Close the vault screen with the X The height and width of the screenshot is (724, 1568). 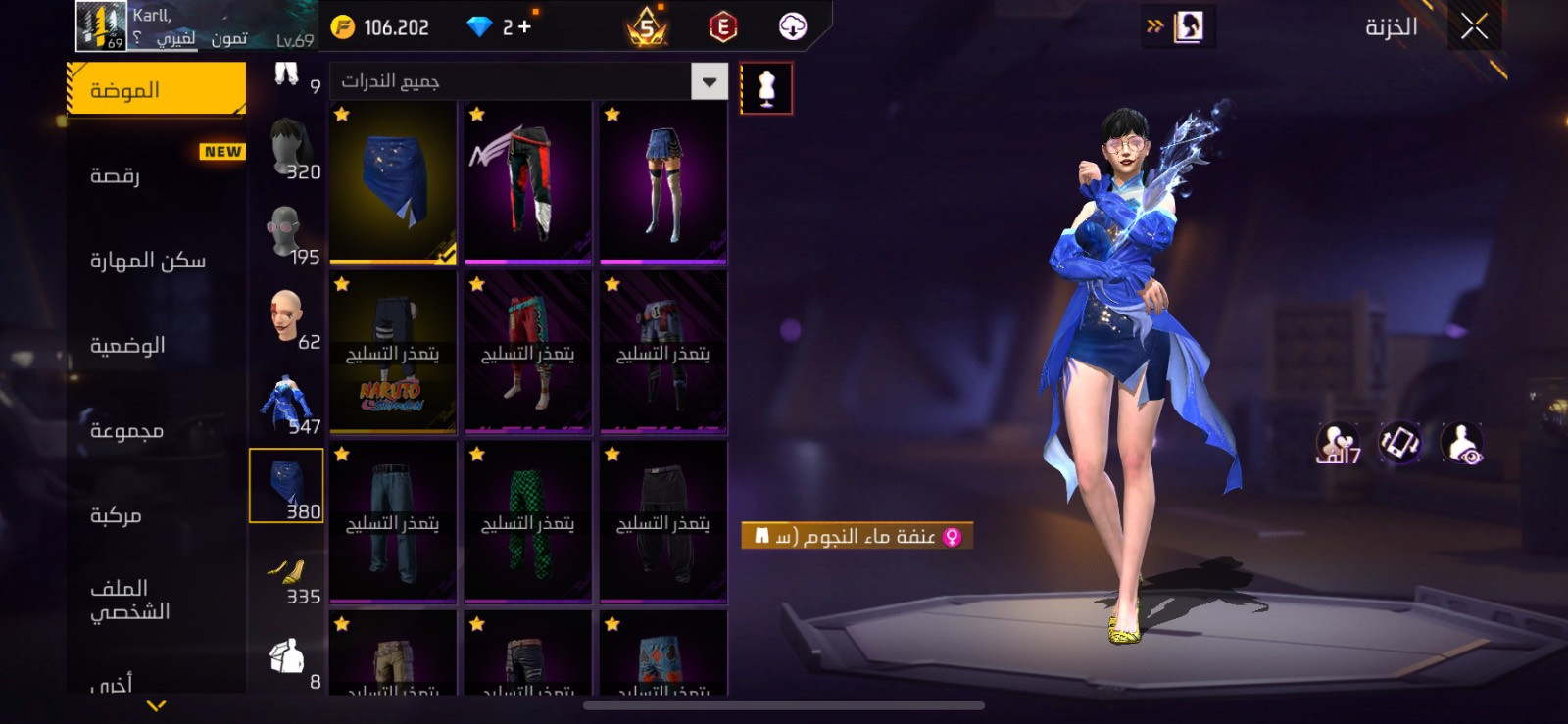point(1474,26)
